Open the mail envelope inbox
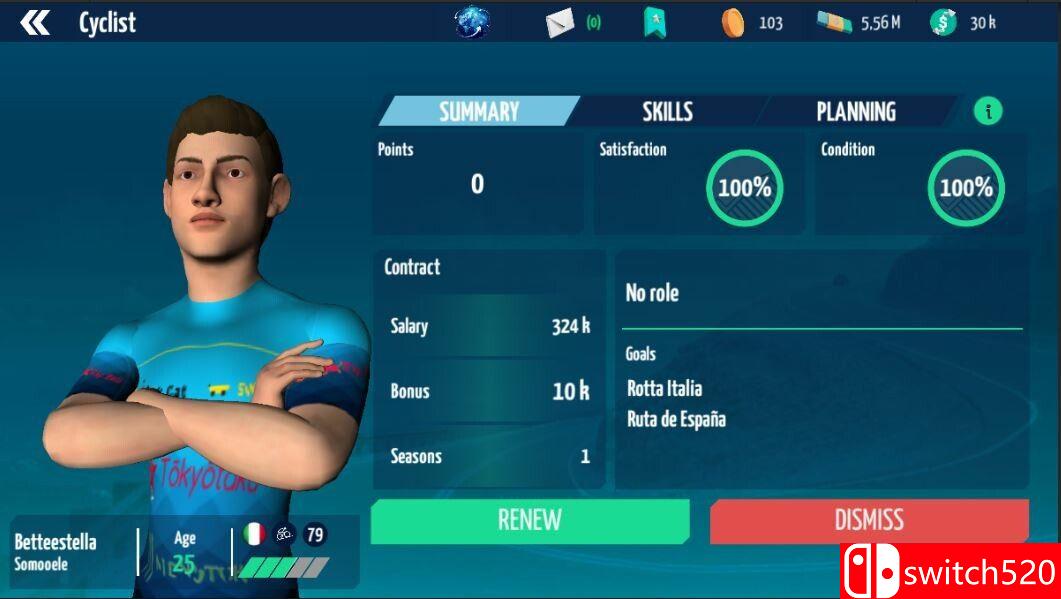This screenshot has width=1061, height=599. tap(560, 22)
